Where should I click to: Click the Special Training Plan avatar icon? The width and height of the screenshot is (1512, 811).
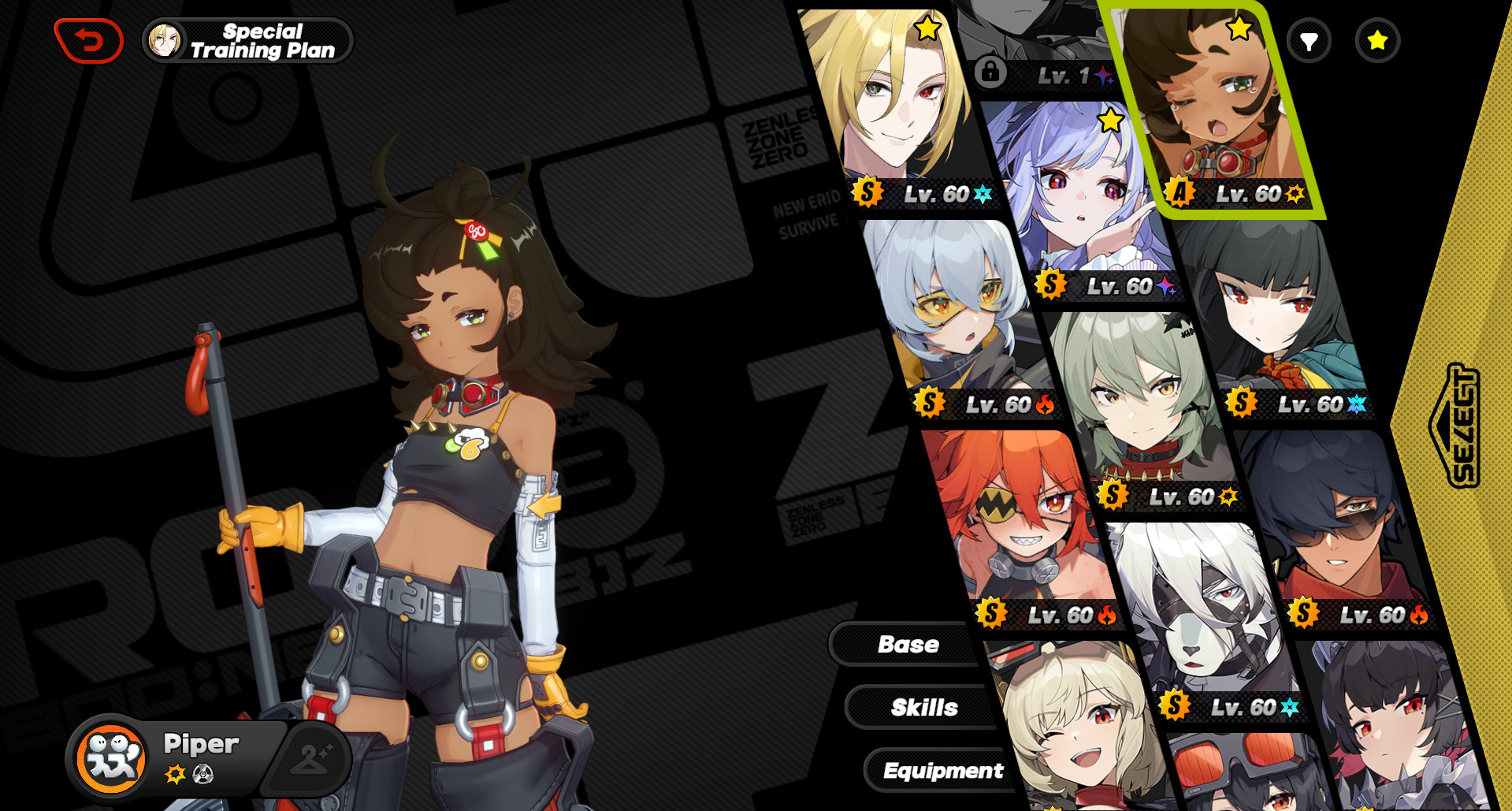[165, 39]
